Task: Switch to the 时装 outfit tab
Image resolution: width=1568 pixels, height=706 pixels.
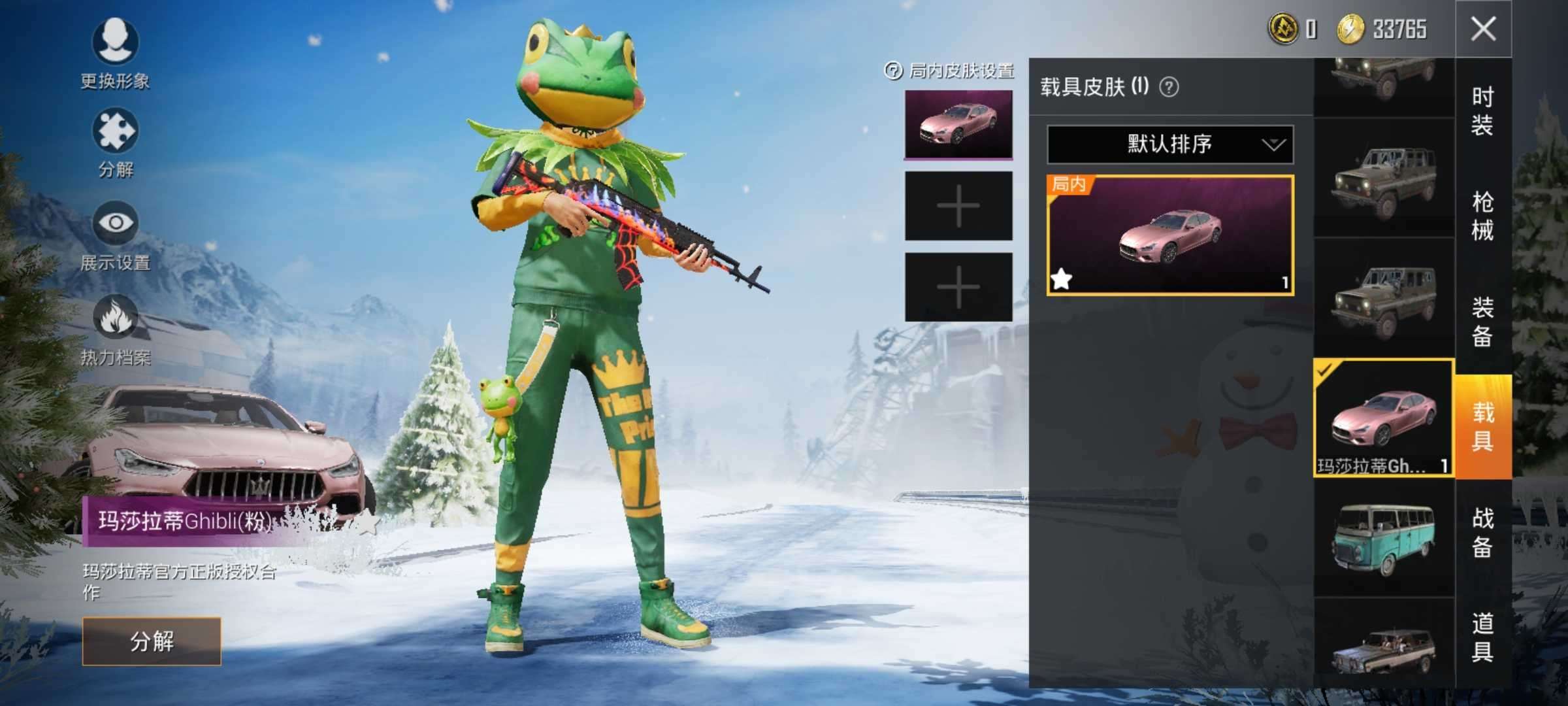Action: (1482, 111)
